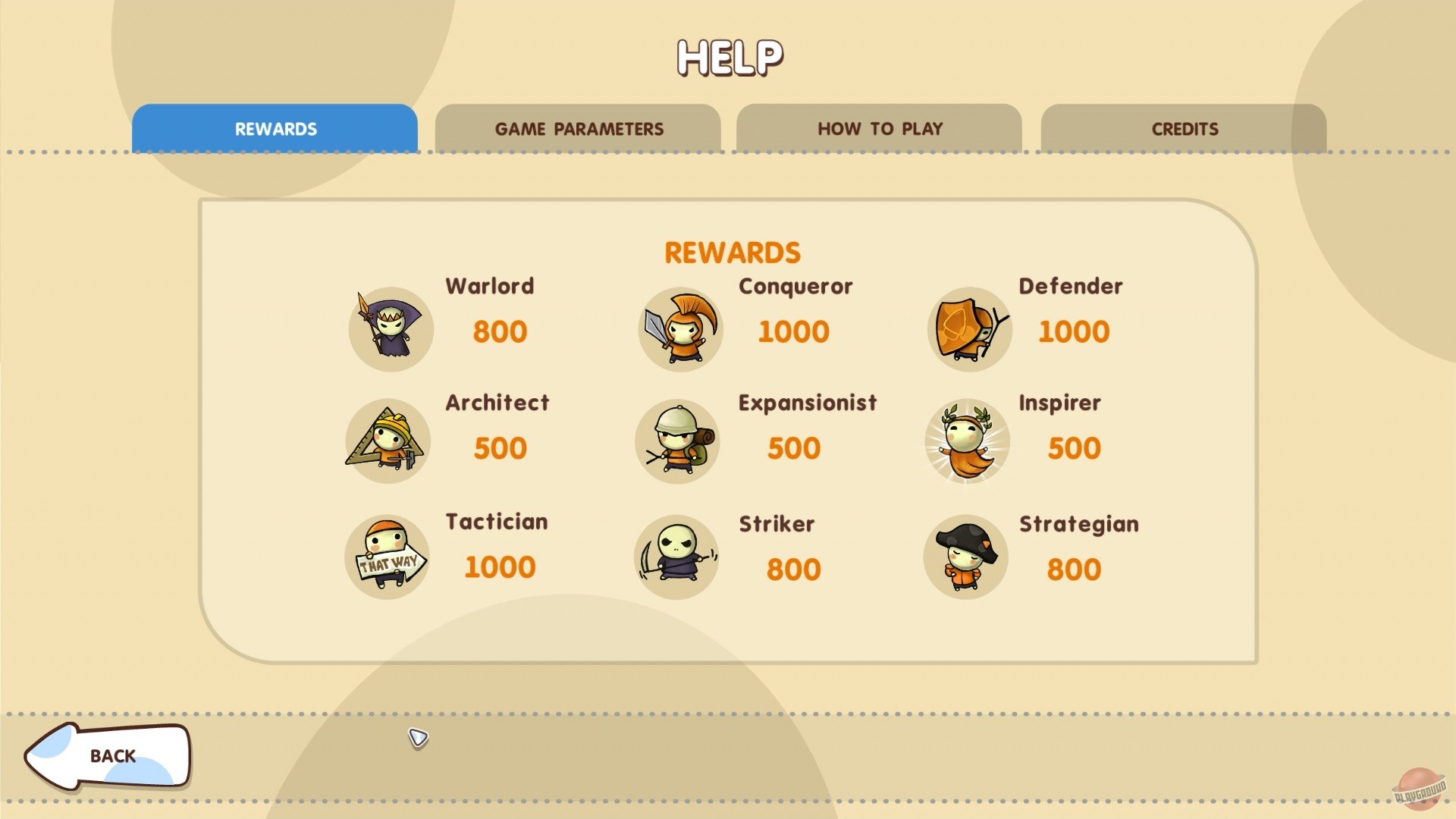Click the Tactician 'That Way' sign icon
The width and height of the screenshot is (1456, 819).
pyautogui.click(x=388, y=557)
